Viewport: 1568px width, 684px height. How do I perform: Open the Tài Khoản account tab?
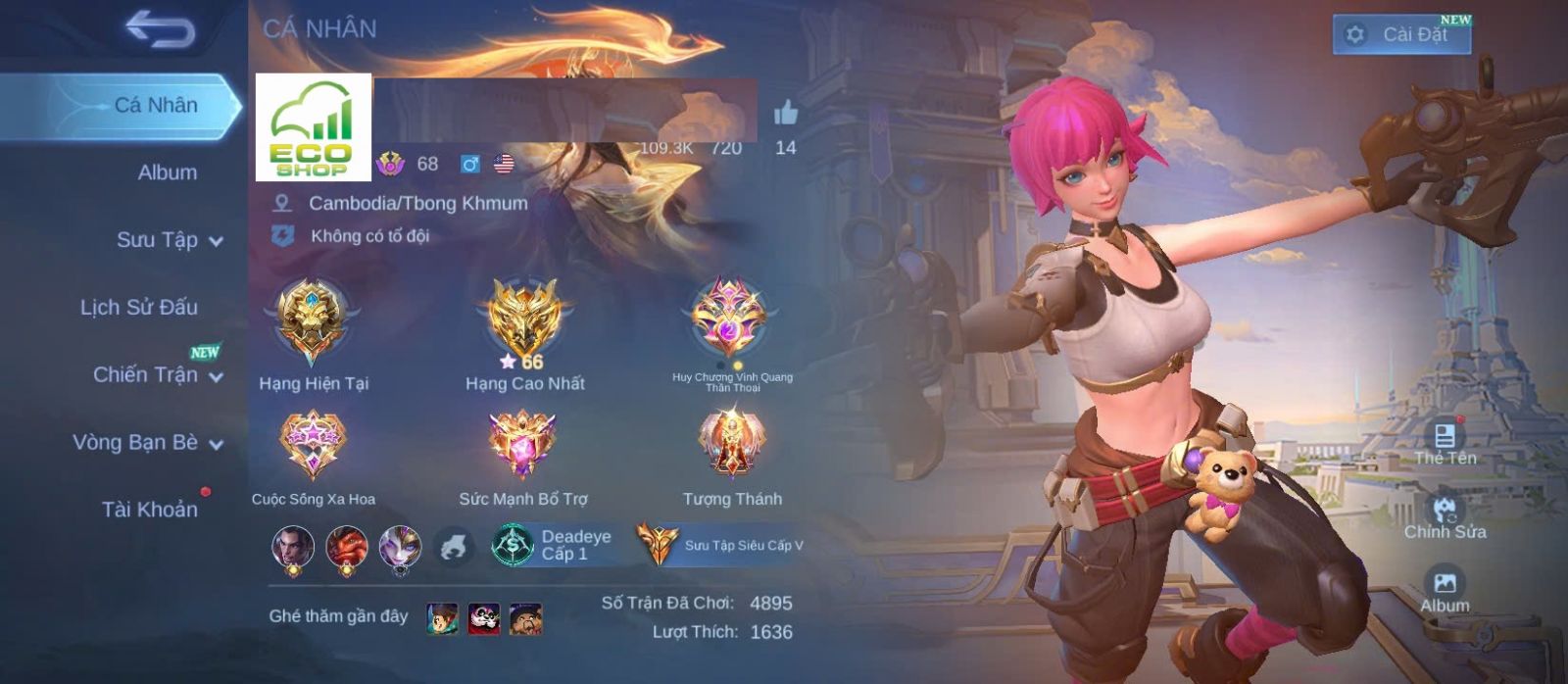(x=149, y=510)
